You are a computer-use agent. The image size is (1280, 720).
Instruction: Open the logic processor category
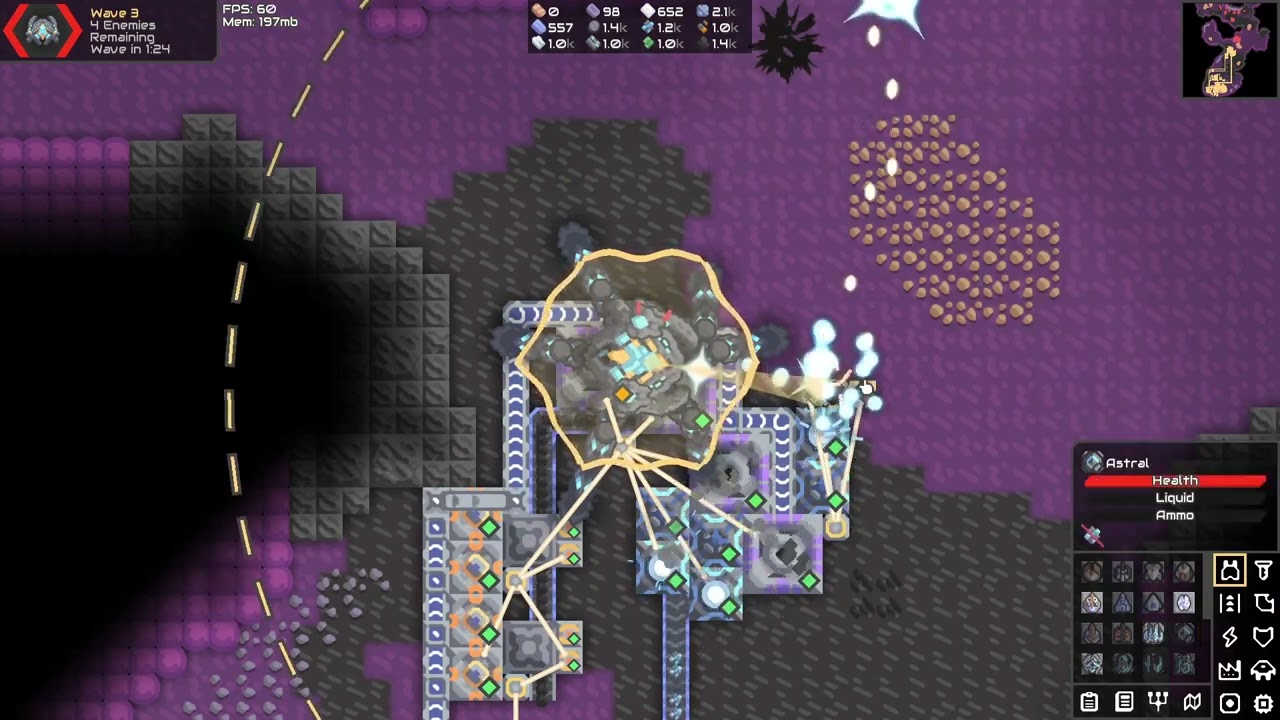tap(1264, 703)
